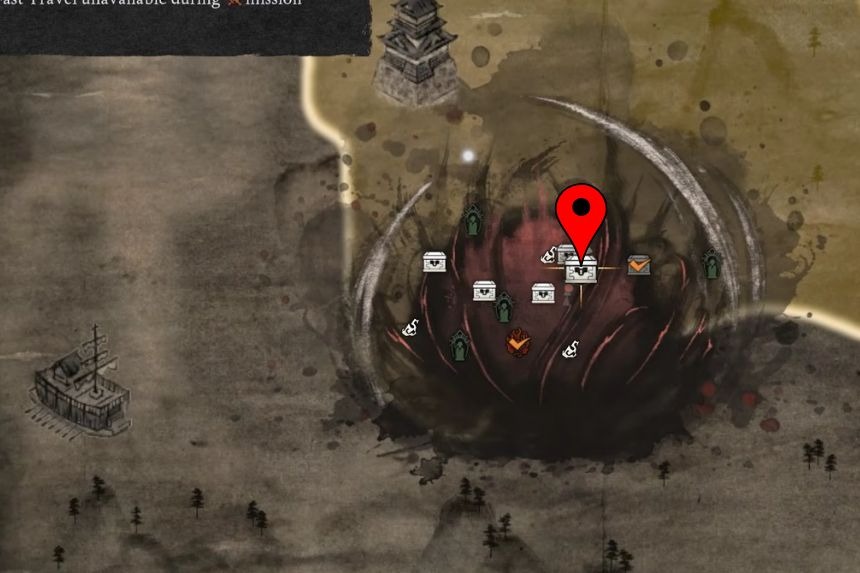Pick the cat marker beside the pinned chest
Screen dimensions: 860x573
(x=549, y=256)
